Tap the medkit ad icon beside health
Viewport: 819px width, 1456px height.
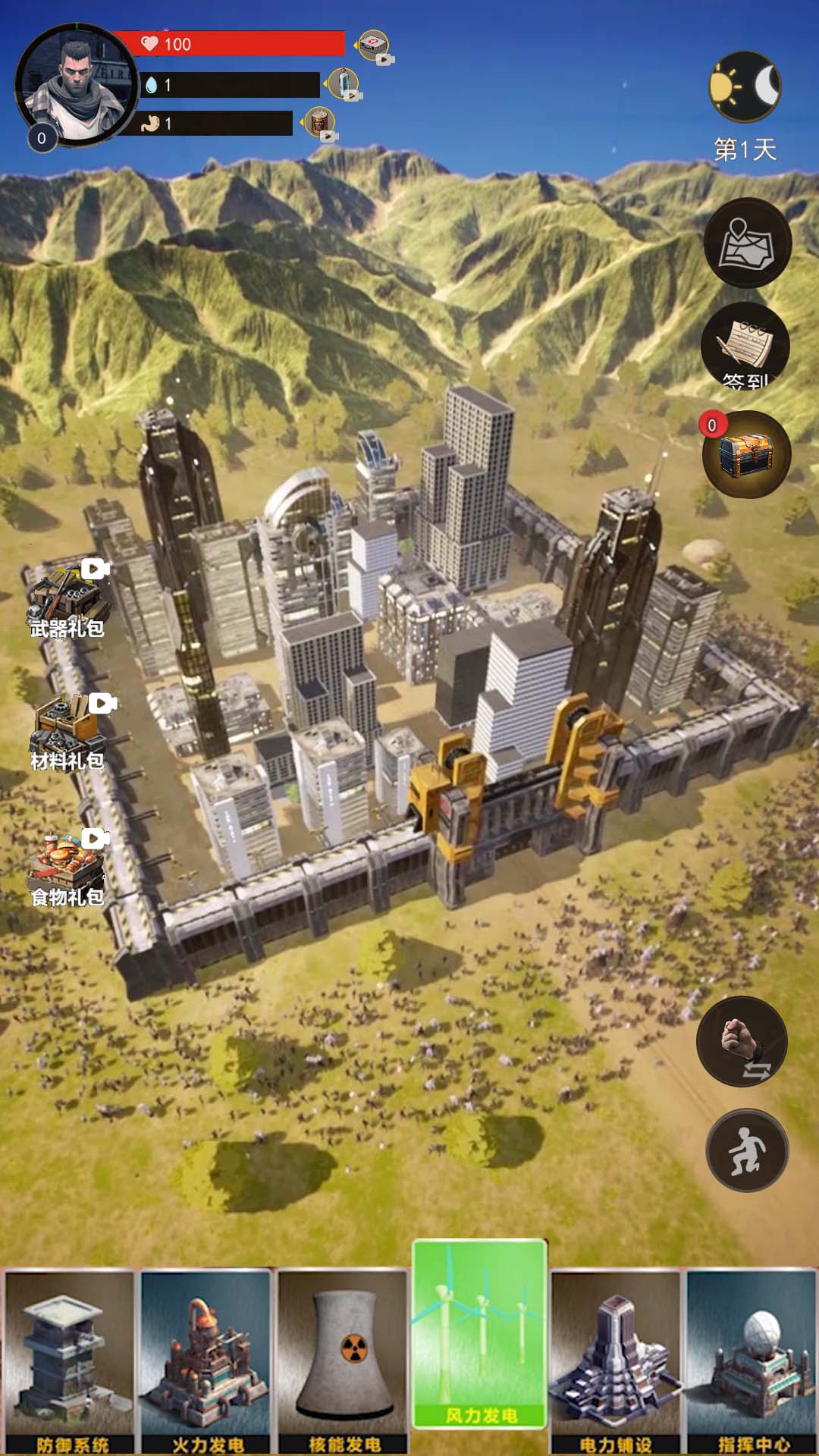pyautogui.click(x=373, y=45)
